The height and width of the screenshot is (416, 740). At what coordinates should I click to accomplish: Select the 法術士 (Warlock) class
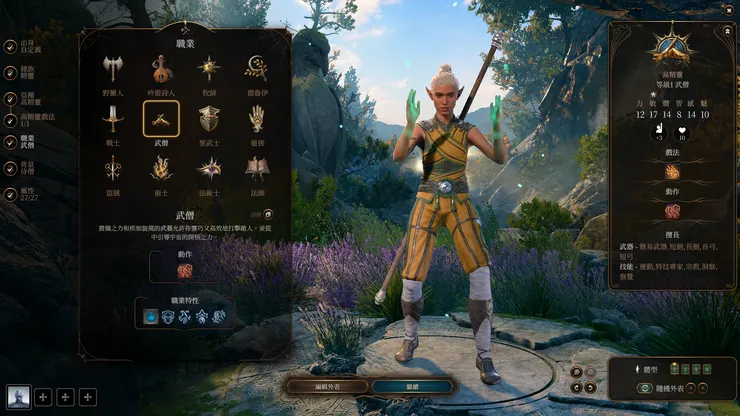coord(208,169)
